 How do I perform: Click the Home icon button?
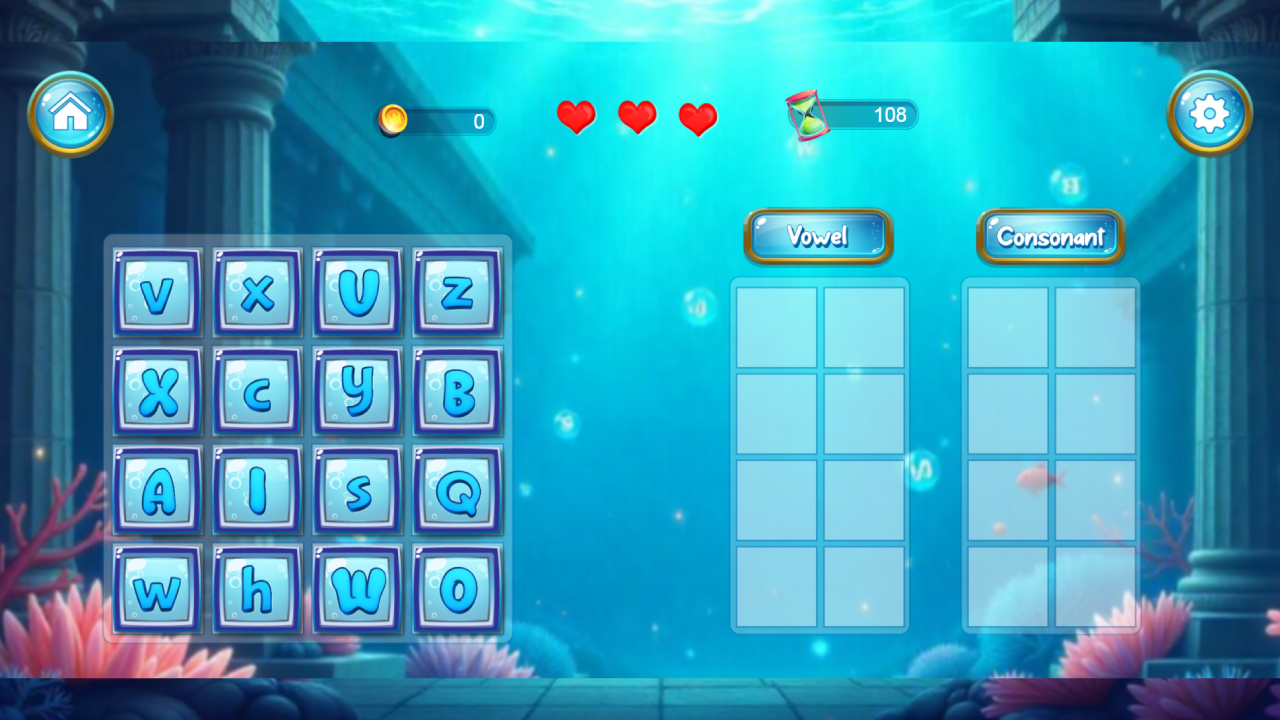[x=70, y=113]
